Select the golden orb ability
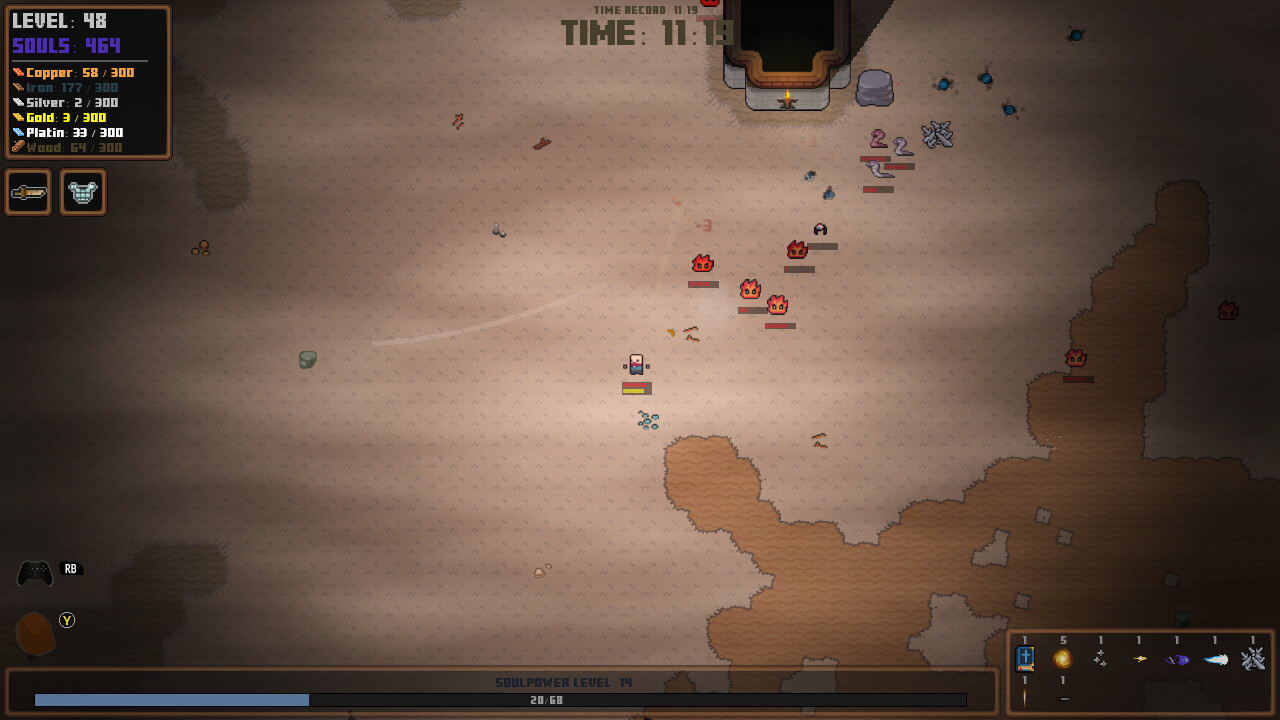The width and height of the screenshot is (1280, 720). 1061,658
